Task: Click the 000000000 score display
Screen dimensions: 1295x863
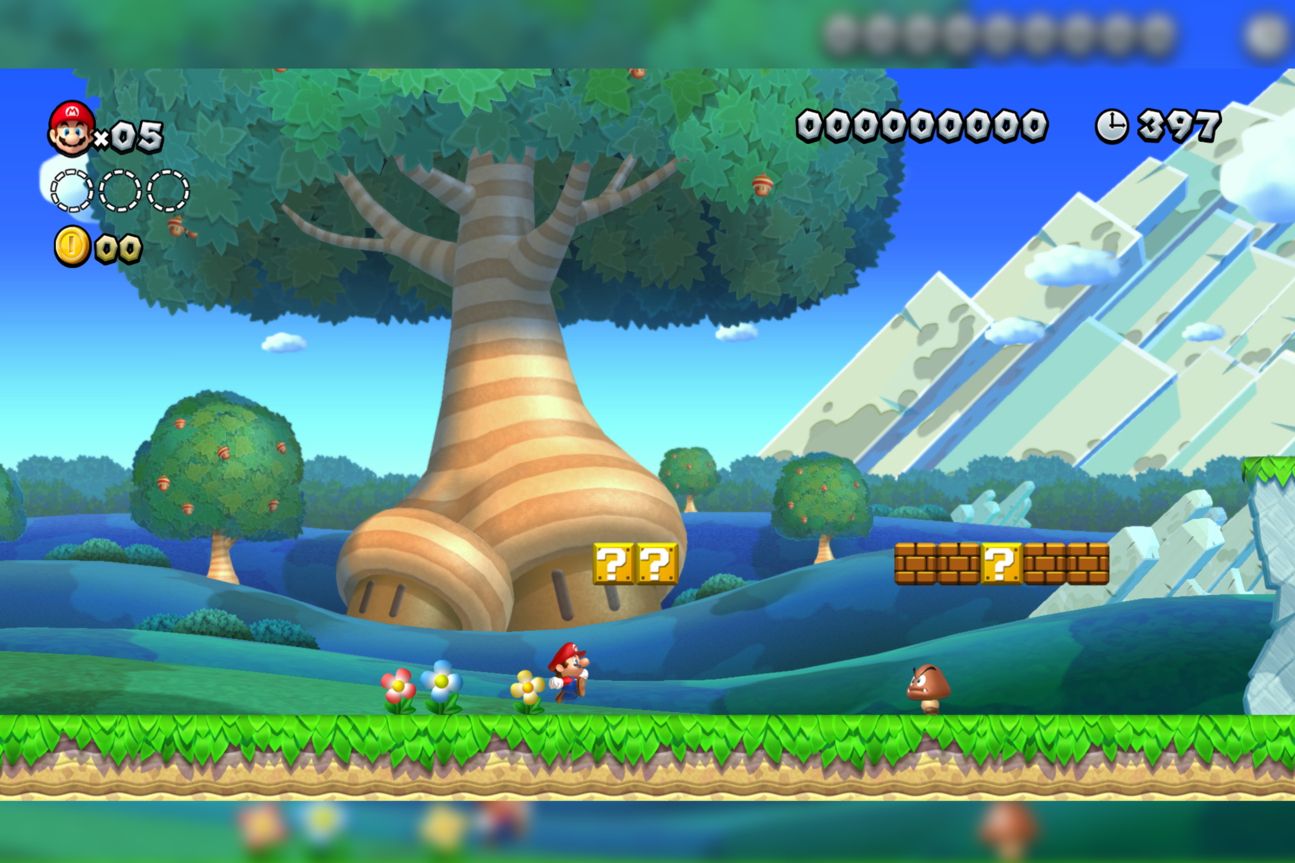Action: (x=920, y=124)
